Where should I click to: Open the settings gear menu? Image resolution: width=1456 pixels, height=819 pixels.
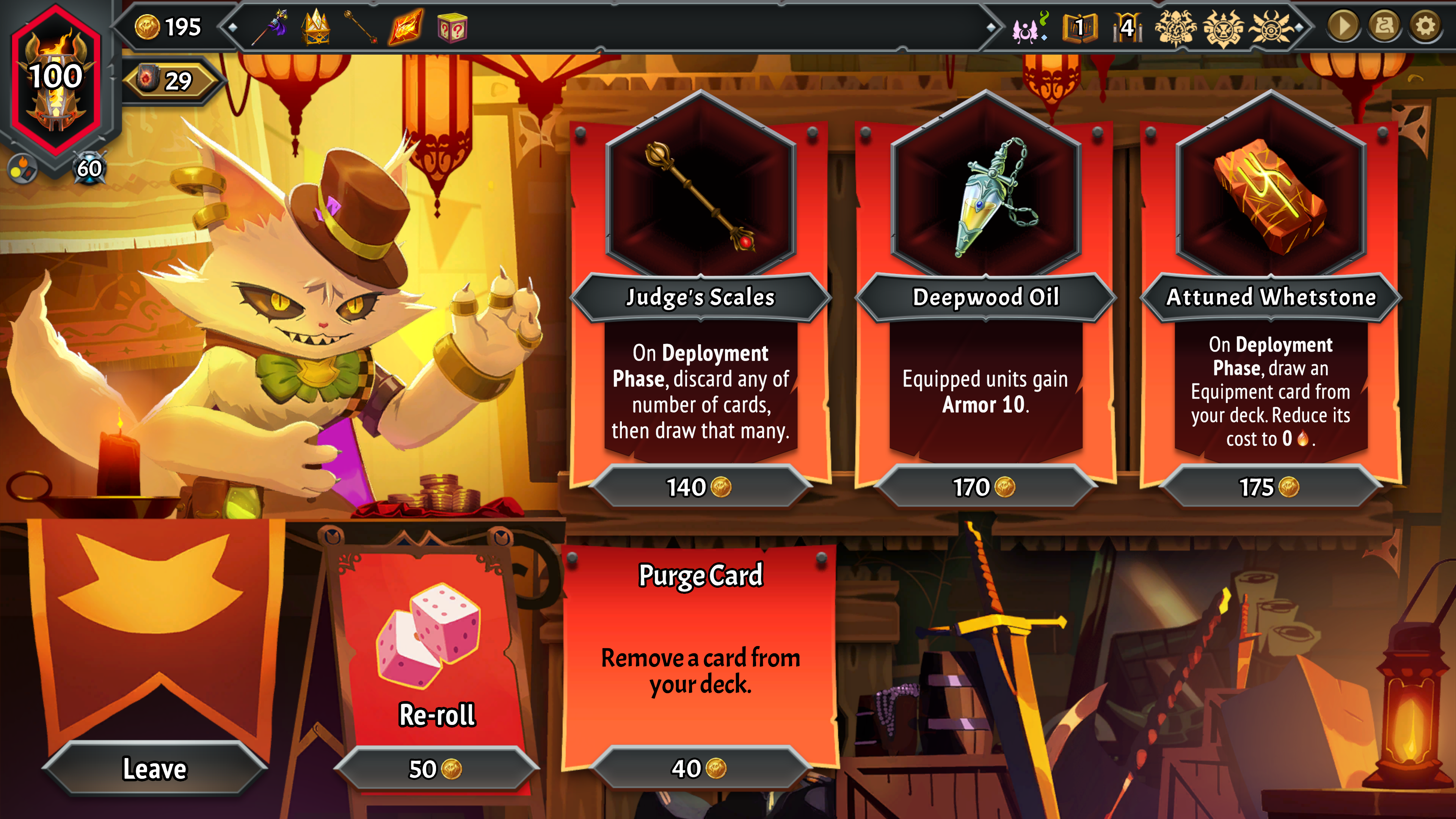pyautogui.click(x=1425, y=26)
